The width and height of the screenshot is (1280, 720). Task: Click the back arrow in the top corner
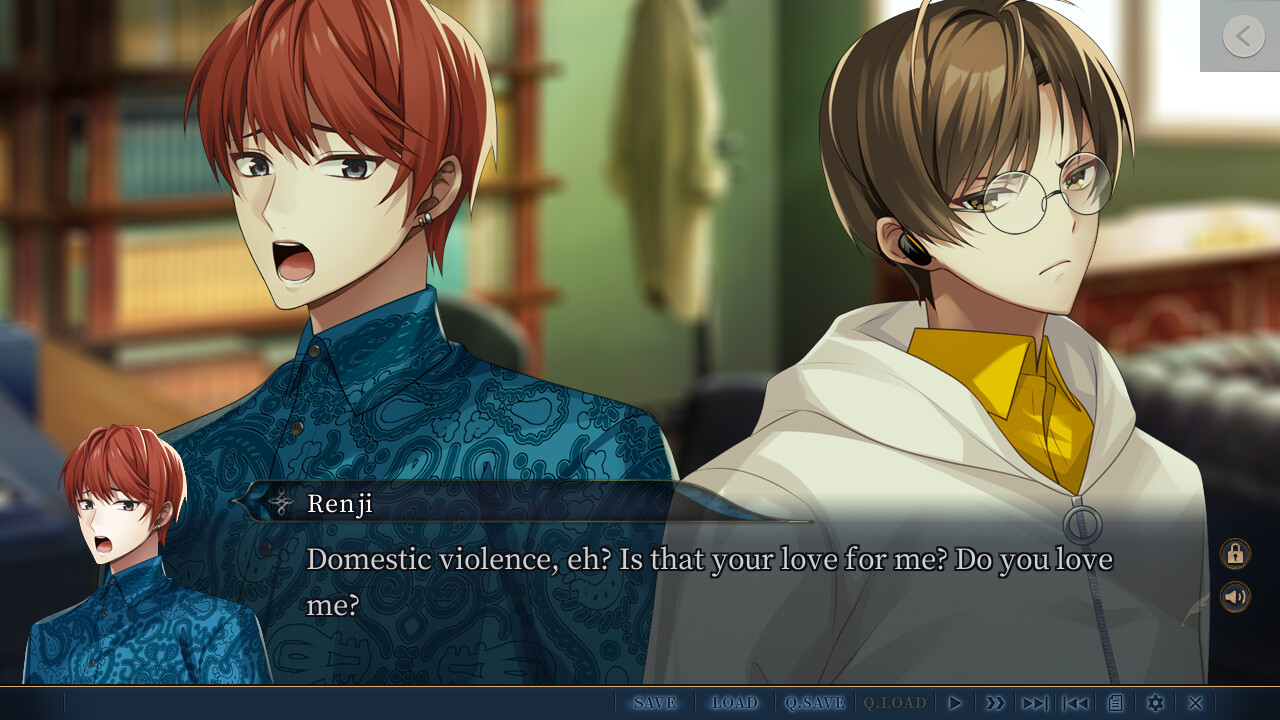tap(1243, 36)
